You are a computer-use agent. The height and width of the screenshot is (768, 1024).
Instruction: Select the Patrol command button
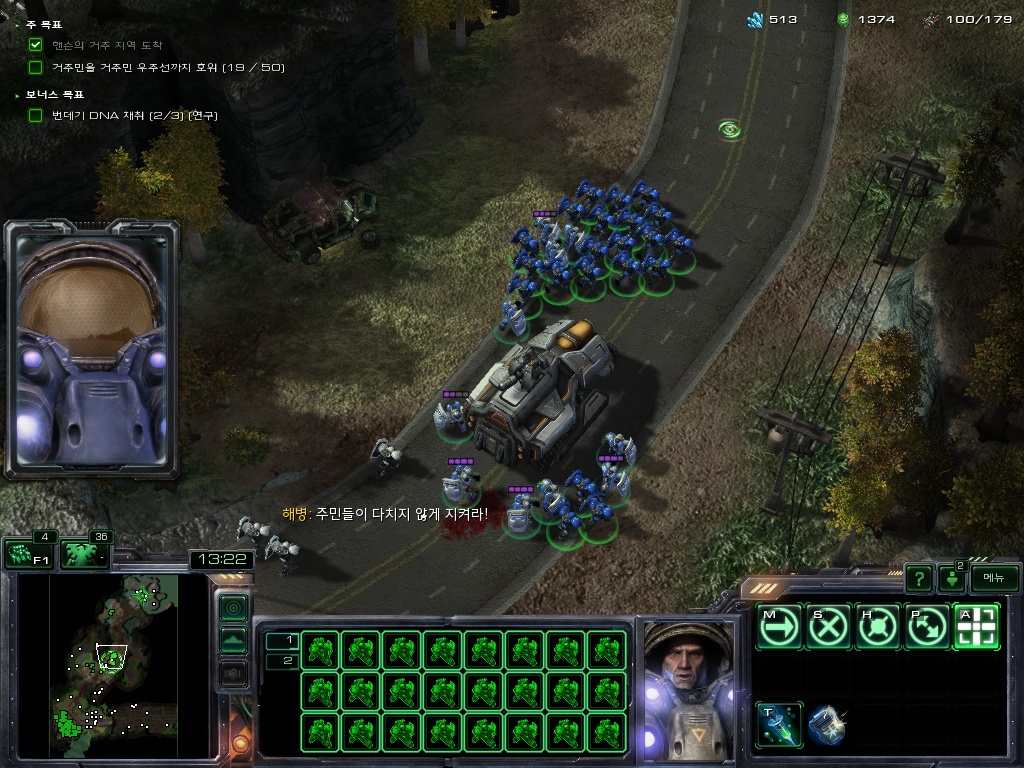(x=928, y=627)
